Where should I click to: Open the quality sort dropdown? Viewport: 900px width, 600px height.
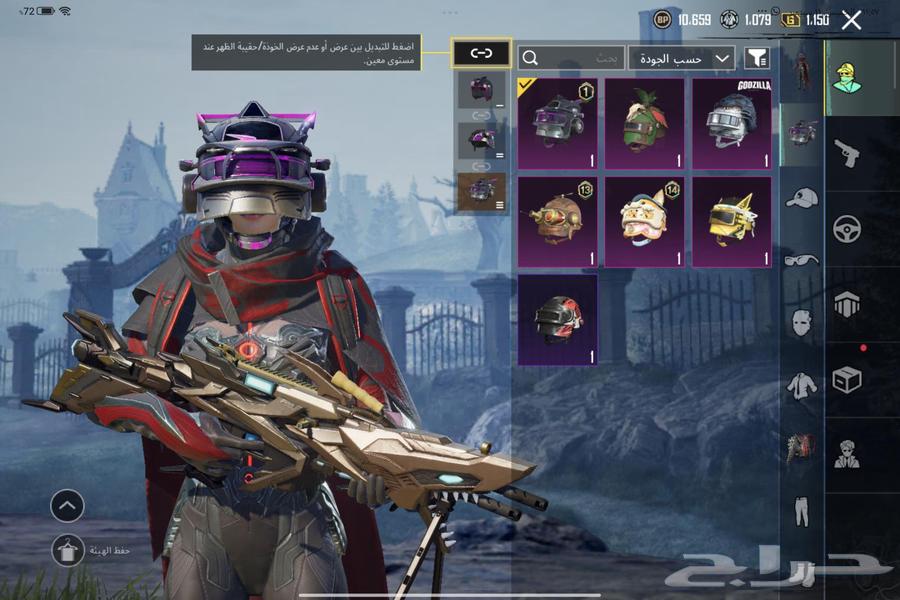(682, 58)
